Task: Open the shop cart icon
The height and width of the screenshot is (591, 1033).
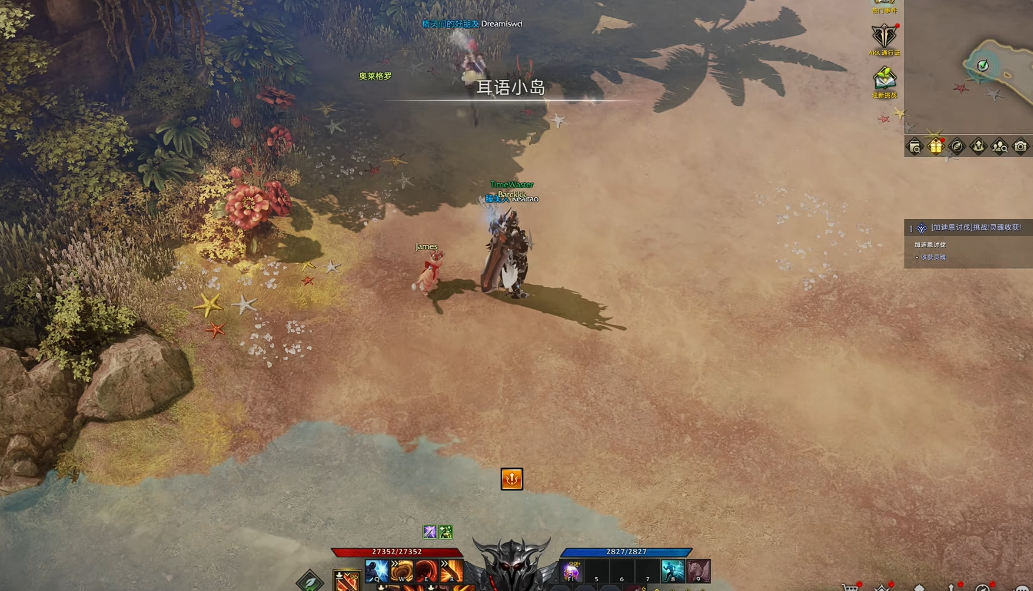Action: 850,587
